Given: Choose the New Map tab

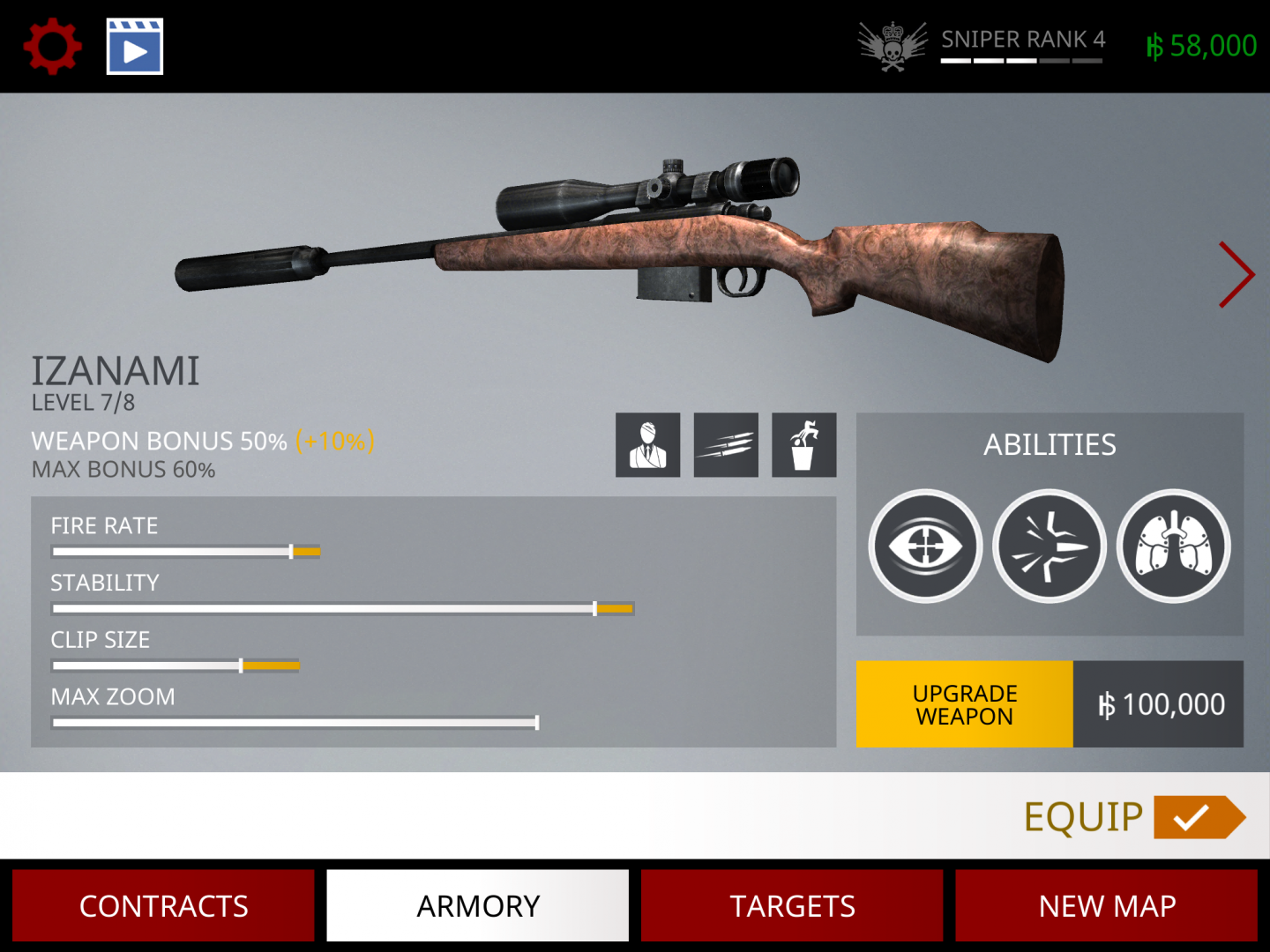Looking at the screenshot, I should [1107, 905].
